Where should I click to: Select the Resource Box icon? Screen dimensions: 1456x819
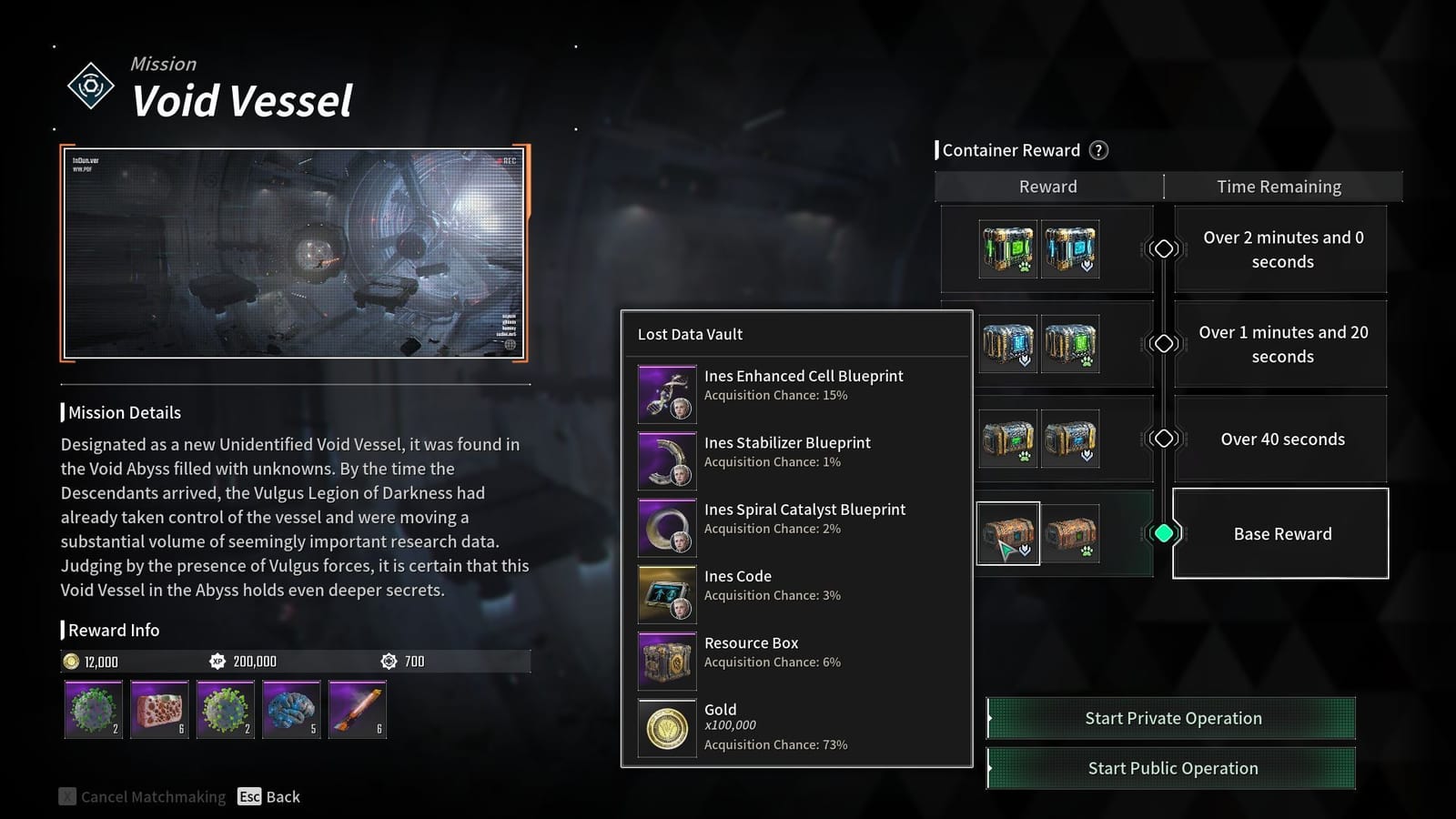[x=666, y=661]
